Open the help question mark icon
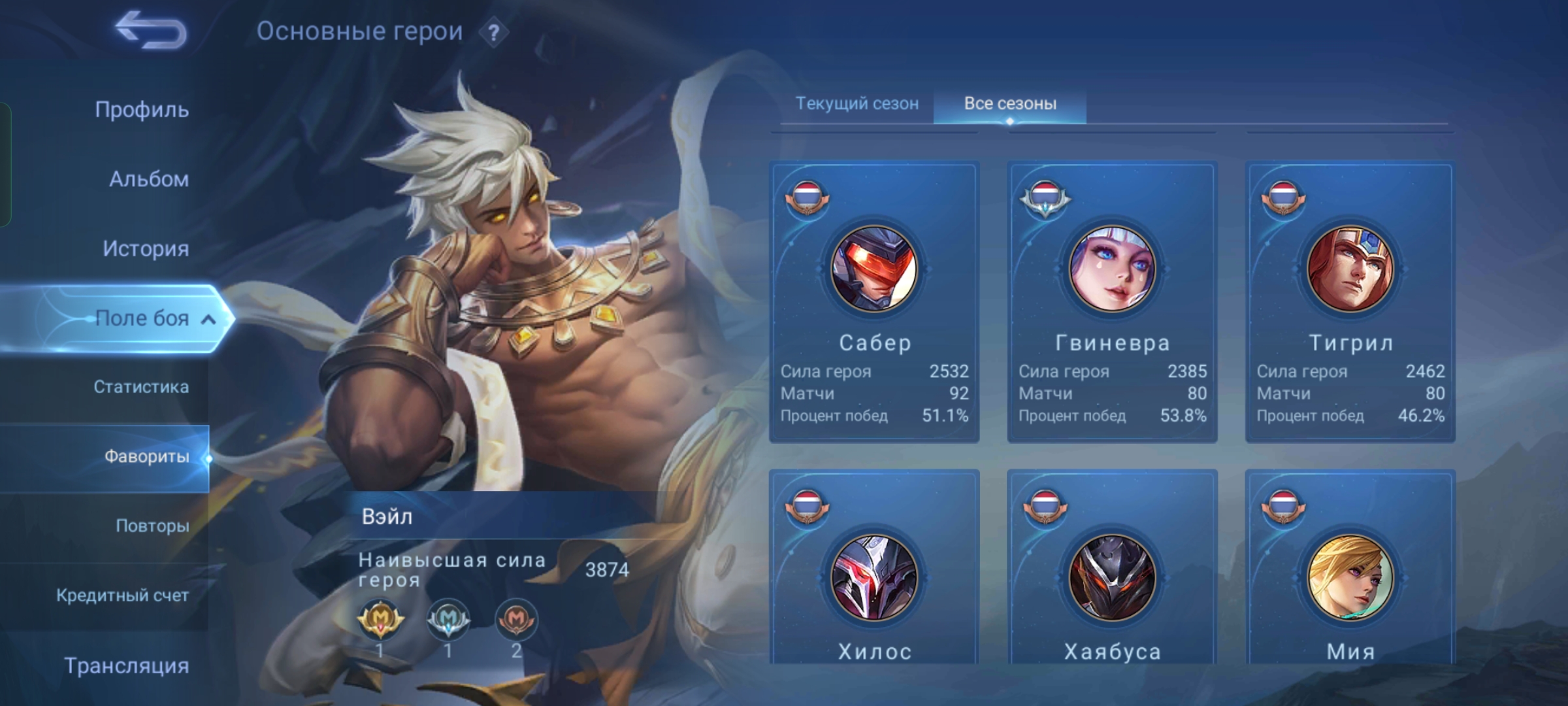Image resolution: width=1568 pixels, height=706 pixels. pyautogui.click(x=494, y=32)
